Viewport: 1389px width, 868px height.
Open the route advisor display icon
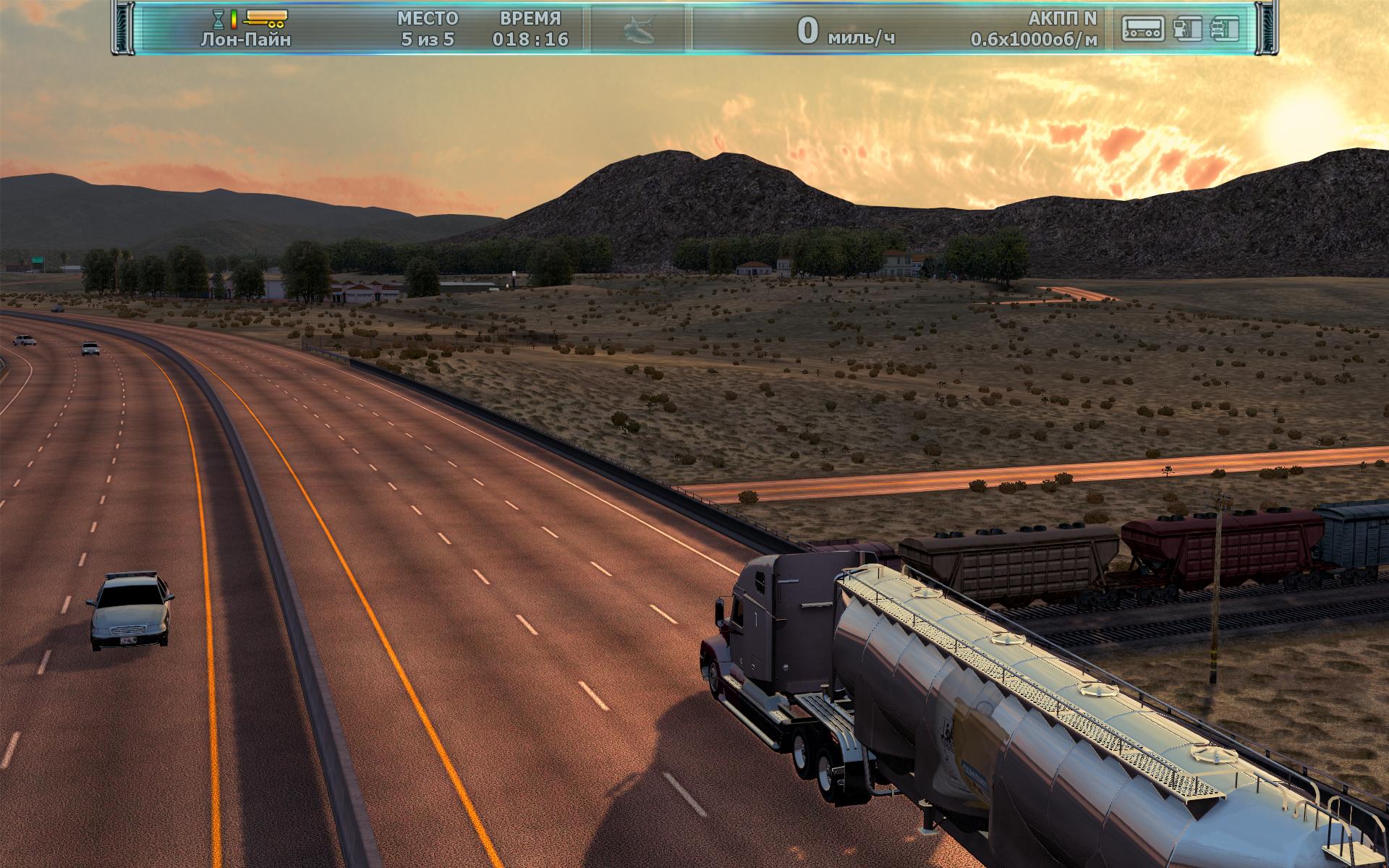click(1143, 29)
